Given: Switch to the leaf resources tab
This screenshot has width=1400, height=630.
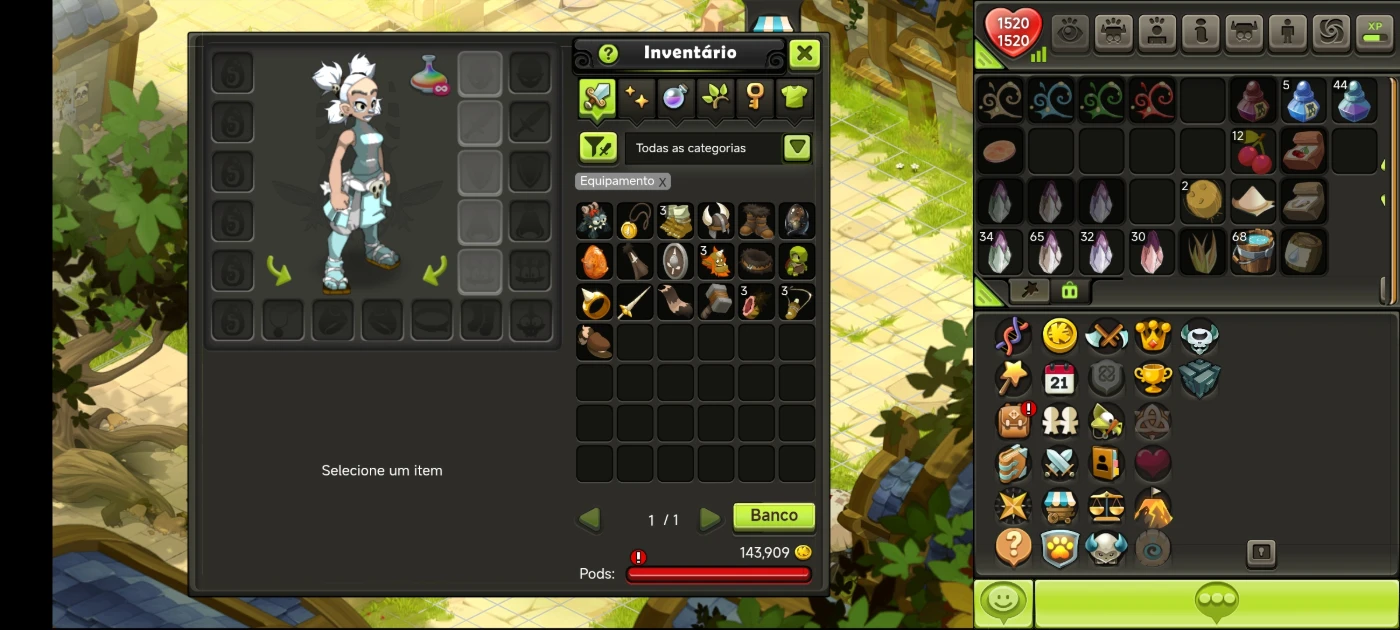Looking at the screenshot, I should [715, 97].
